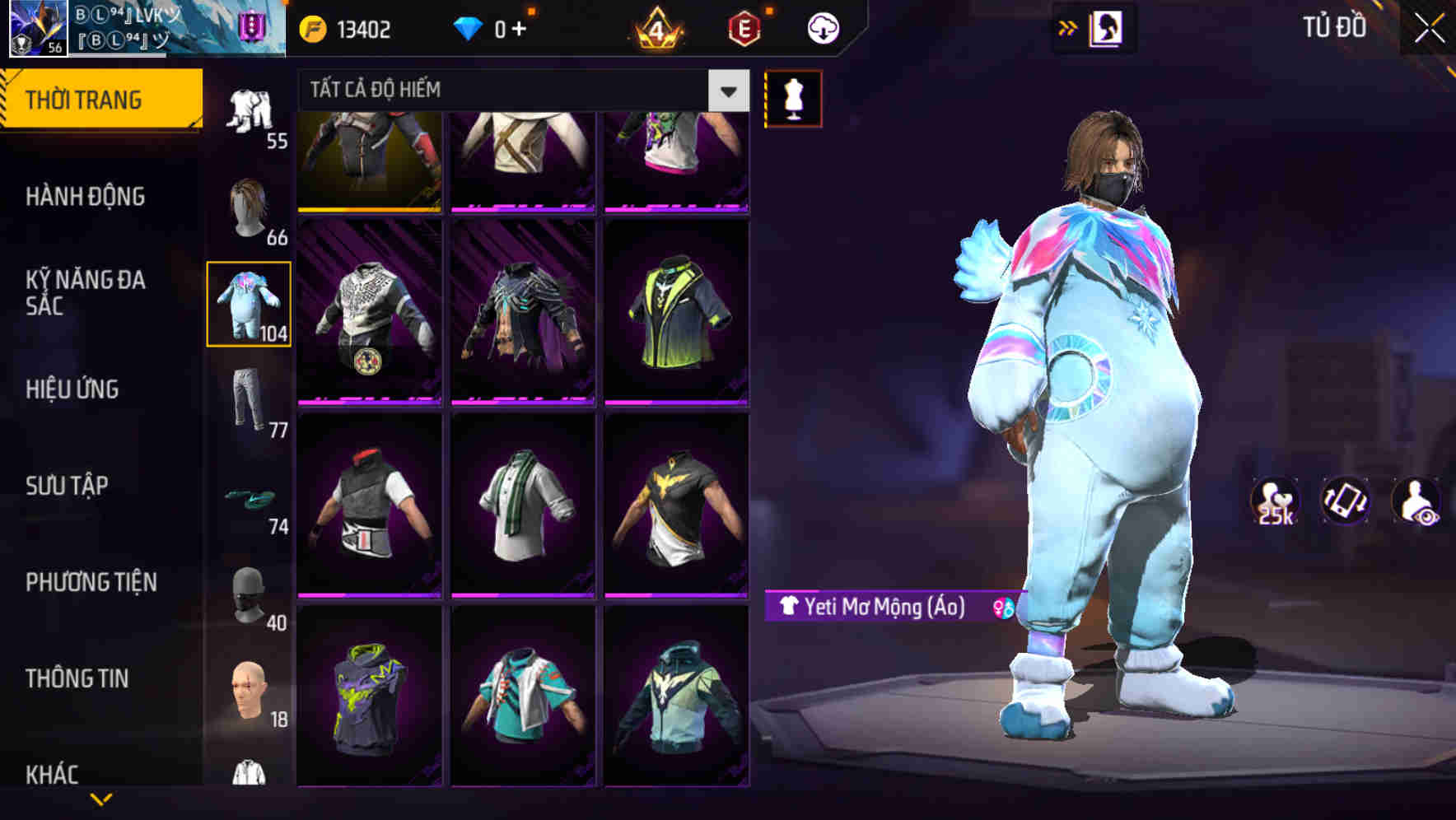Select the white shirt with green scarf thumbnail
The image size is (1456, 820).
pos(522,506)
